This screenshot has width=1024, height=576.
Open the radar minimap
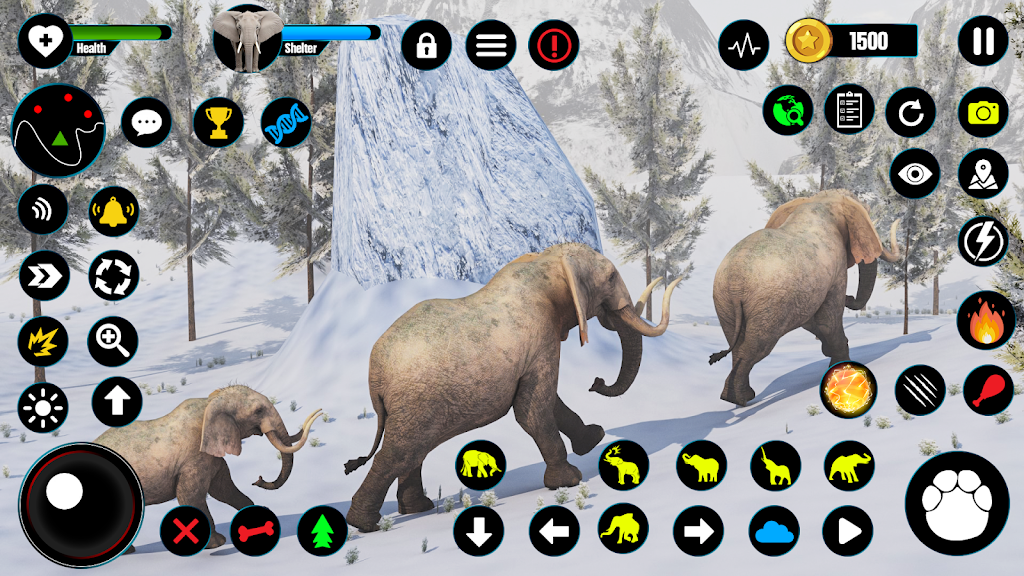click(x=58, y=130)
